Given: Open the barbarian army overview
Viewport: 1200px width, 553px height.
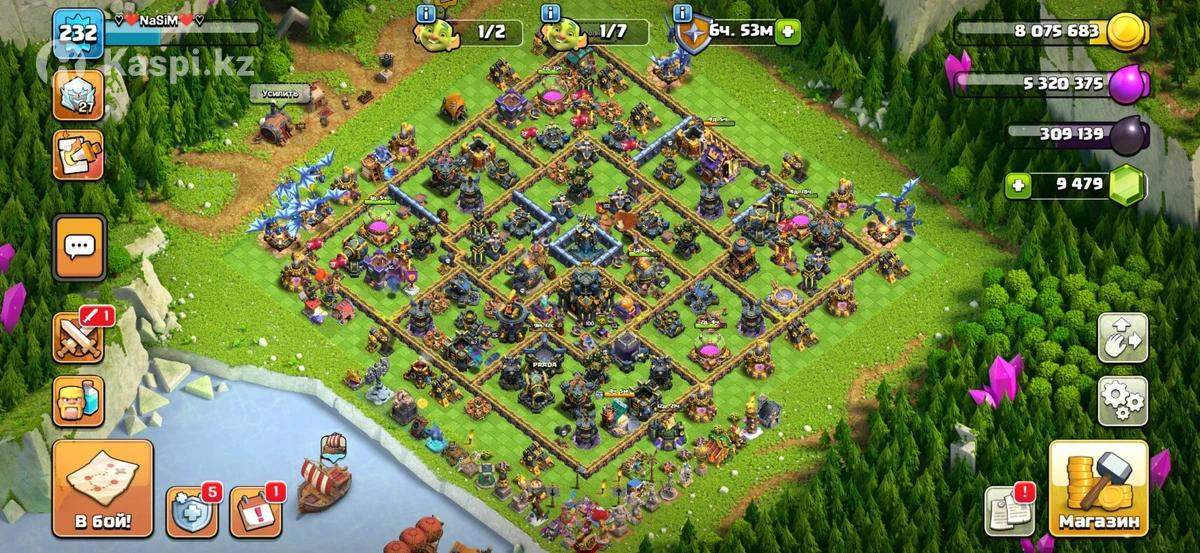Looking at the screenshot, I should coord(78,401).
